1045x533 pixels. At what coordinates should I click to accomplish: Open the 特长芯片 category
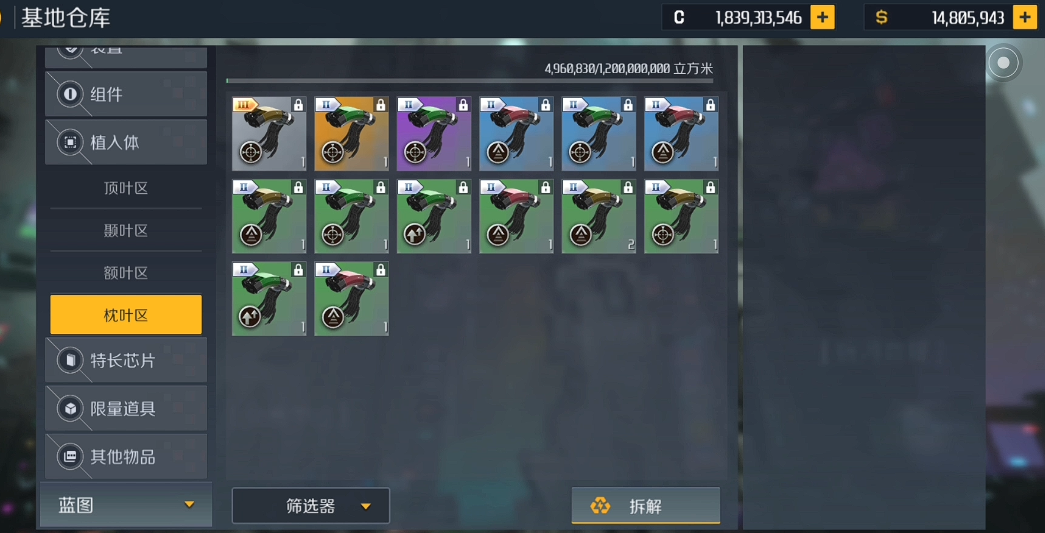[x=126, y=360]
